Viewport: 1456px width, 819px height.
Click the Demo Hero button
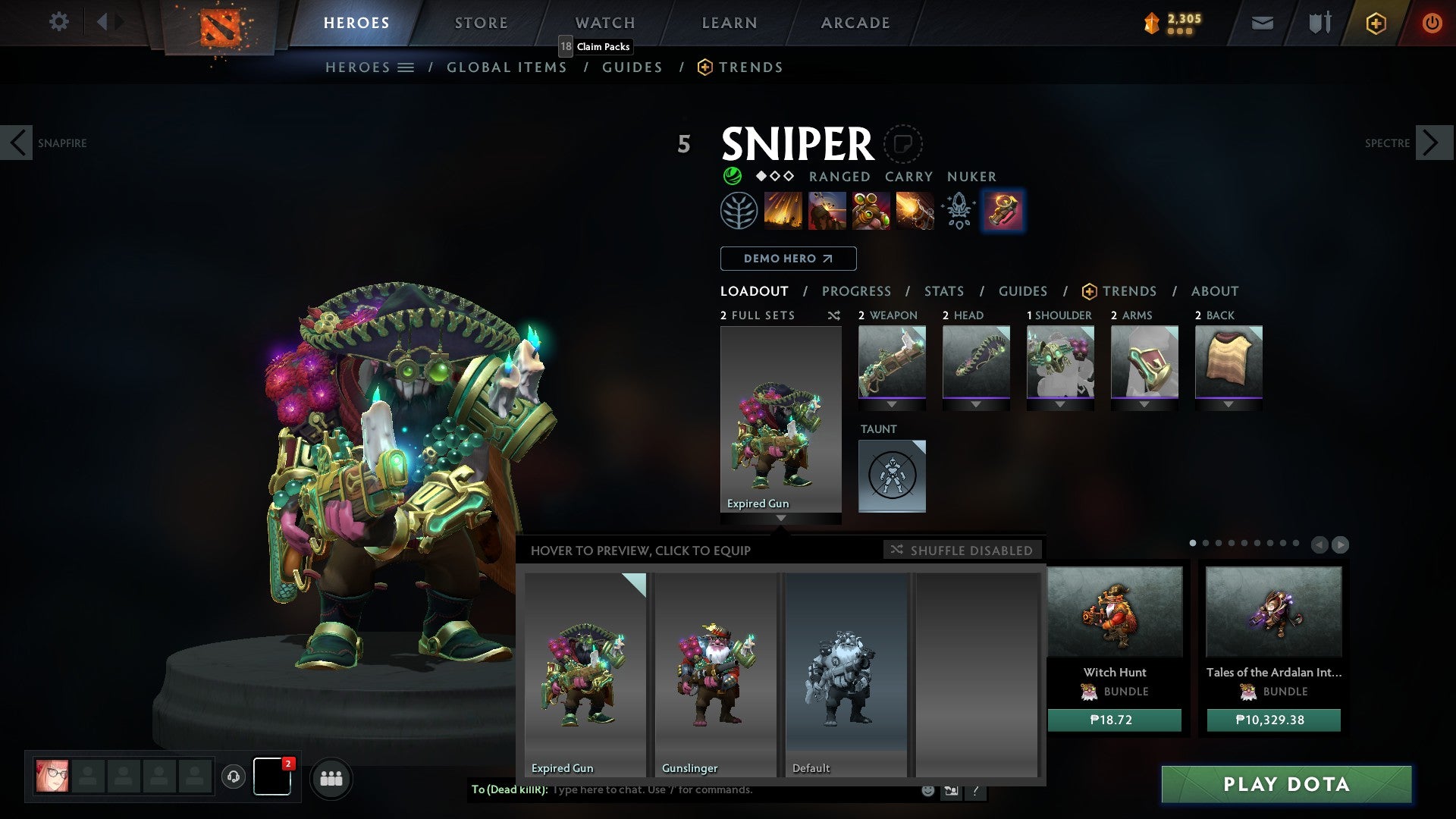pos(788,259)
